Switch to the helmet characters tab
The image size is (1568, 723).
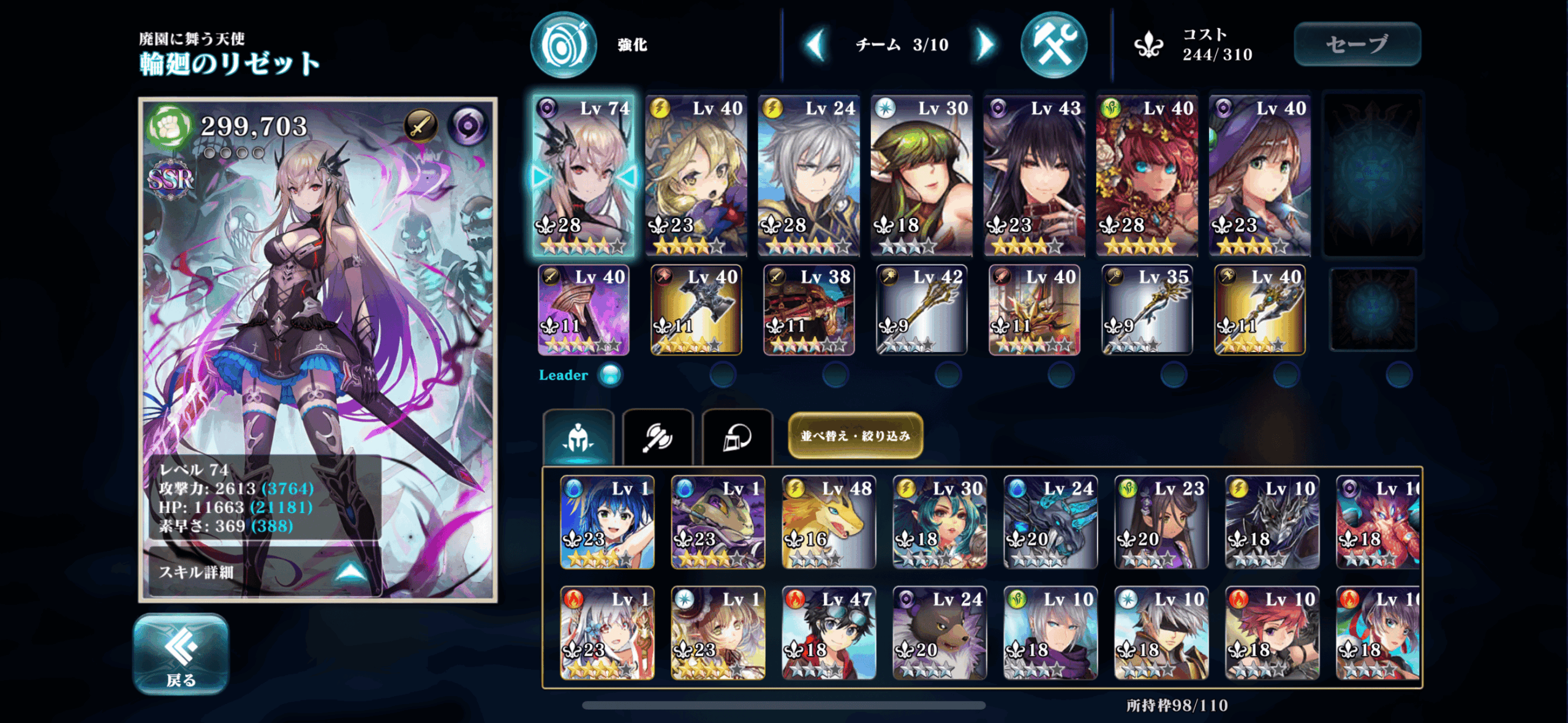pyautogui.click(x=578, y=437)
